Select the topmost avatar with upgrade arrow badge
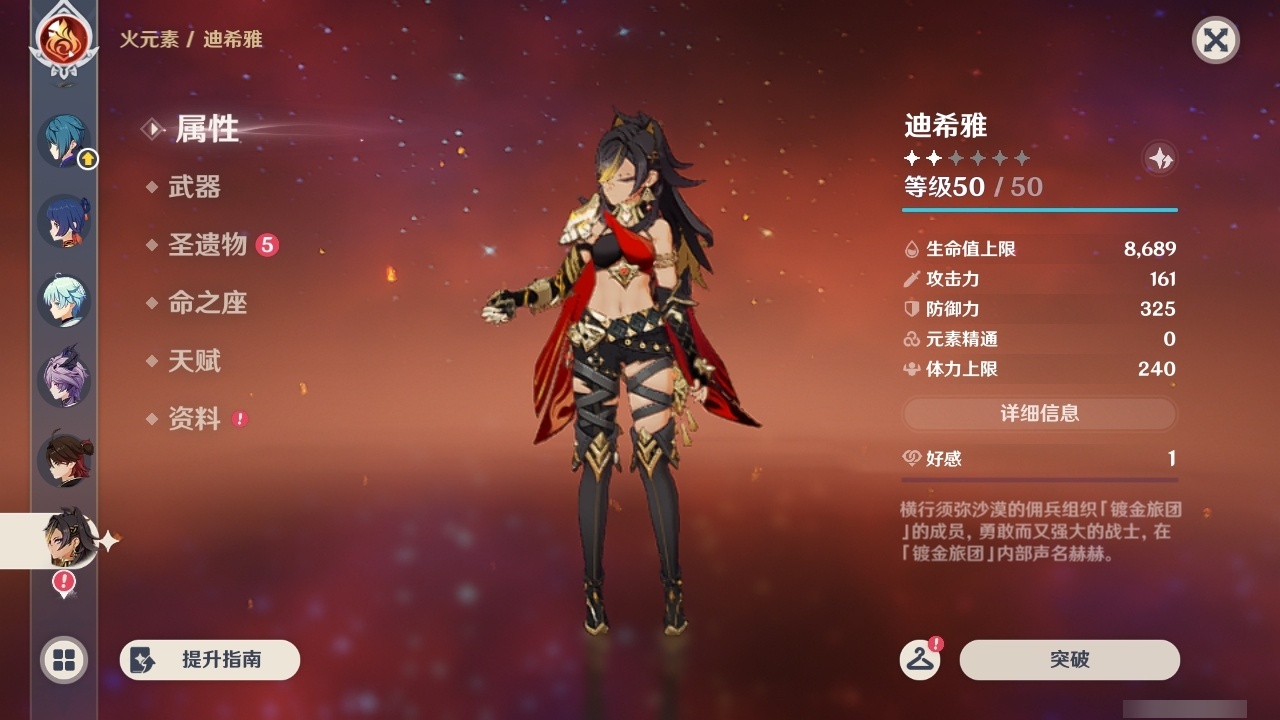Image resolution: width=1280 pixels, height=720 pixels. [x=63, y=140]
